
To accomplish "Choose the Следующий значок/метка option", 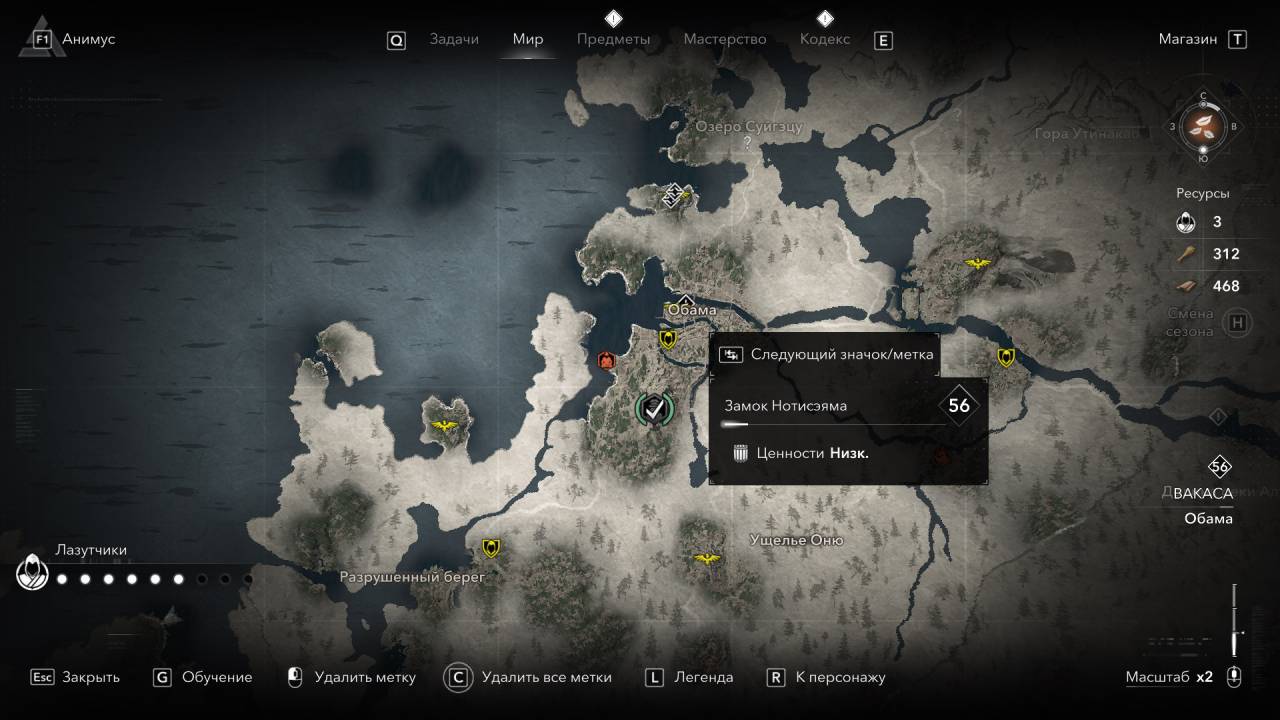I will (x=828, y=354).
